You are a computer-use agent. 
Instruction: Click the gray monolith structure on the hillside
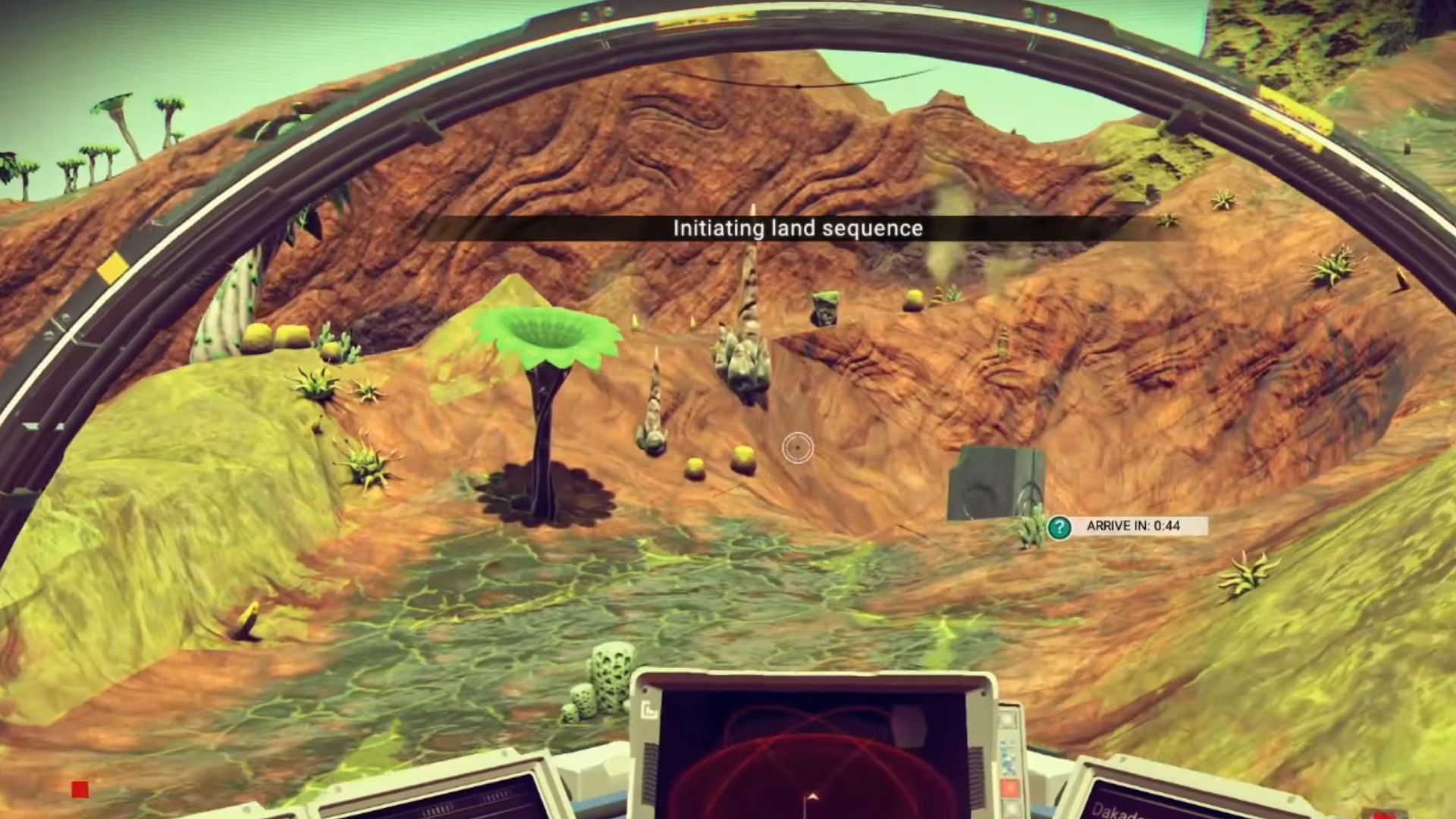998,485
